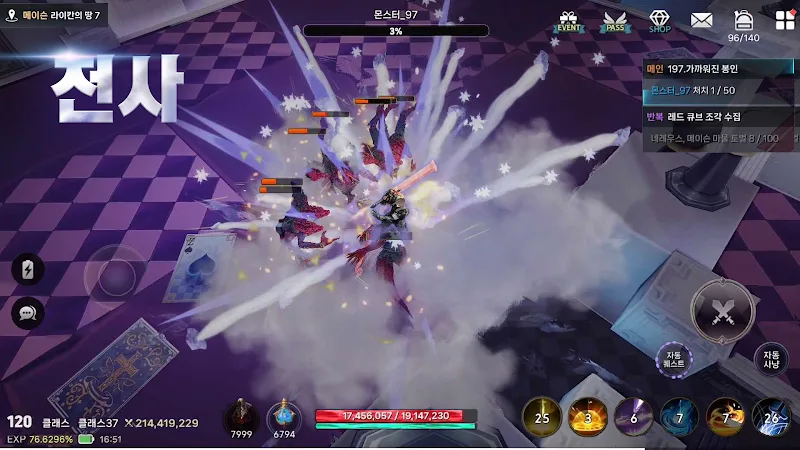Select the Red Cube fragment repeat quest
800x450 pixels.
[720, 115]
